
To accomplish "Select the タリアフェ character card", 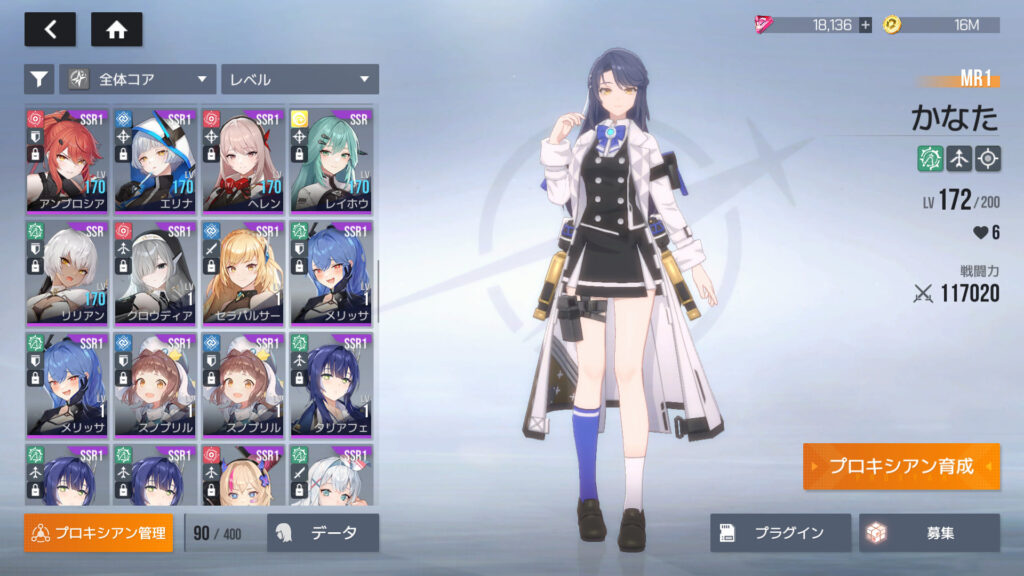I will click(331, 385).
